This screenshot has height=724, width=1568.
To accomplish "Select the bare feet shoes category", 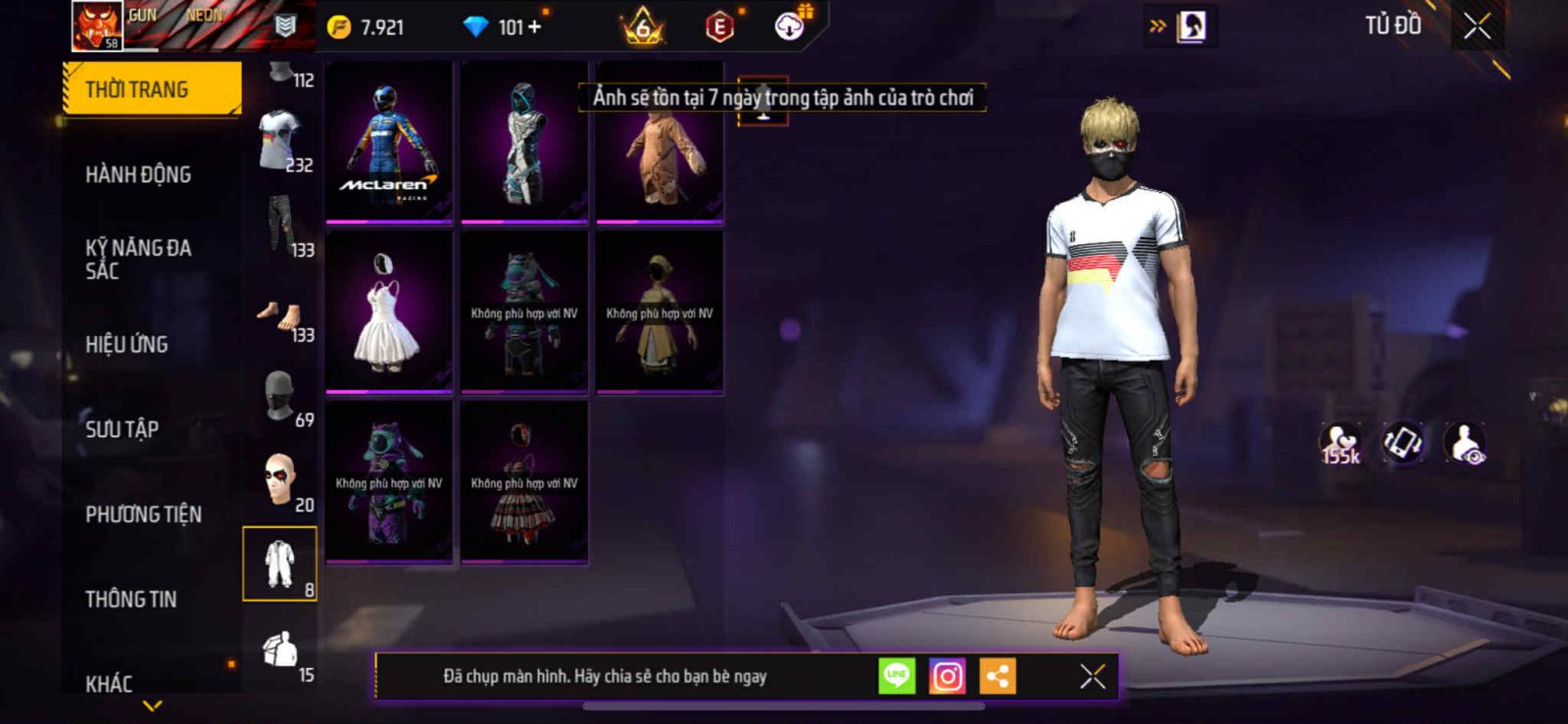I will 279,315.
